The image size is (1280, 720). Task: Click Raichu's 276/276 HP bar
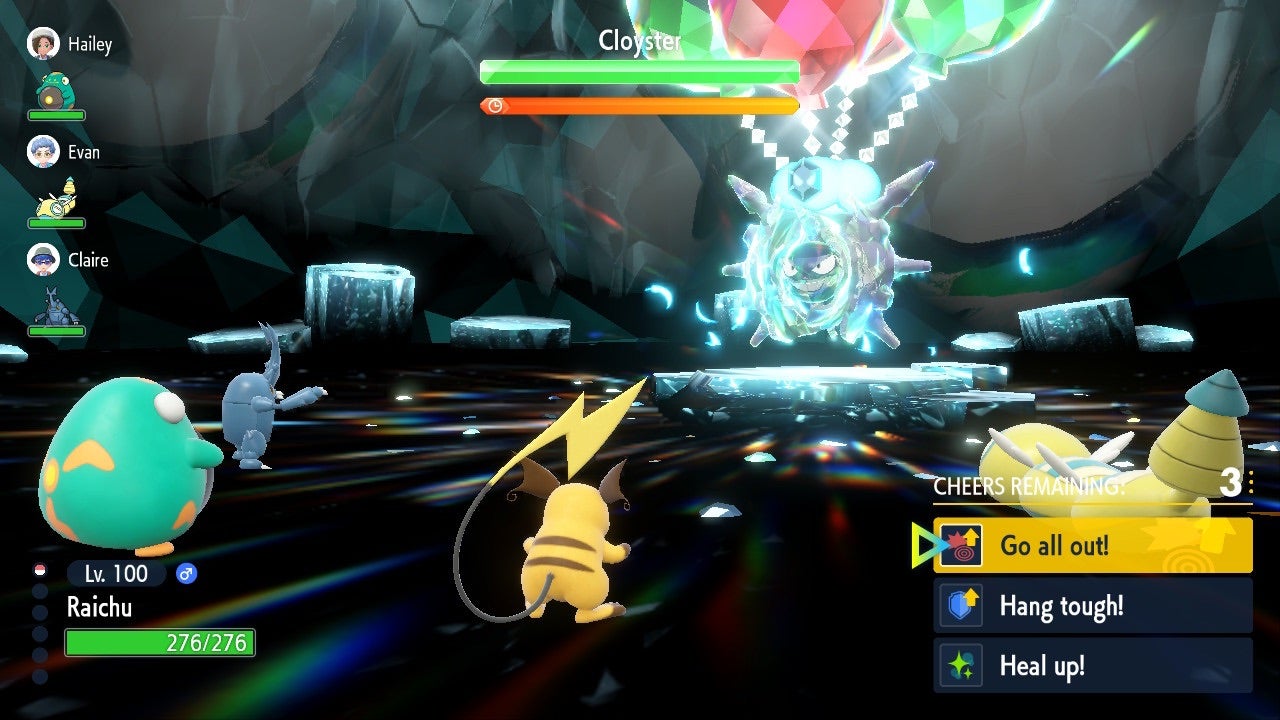click(x=160, y=643)
